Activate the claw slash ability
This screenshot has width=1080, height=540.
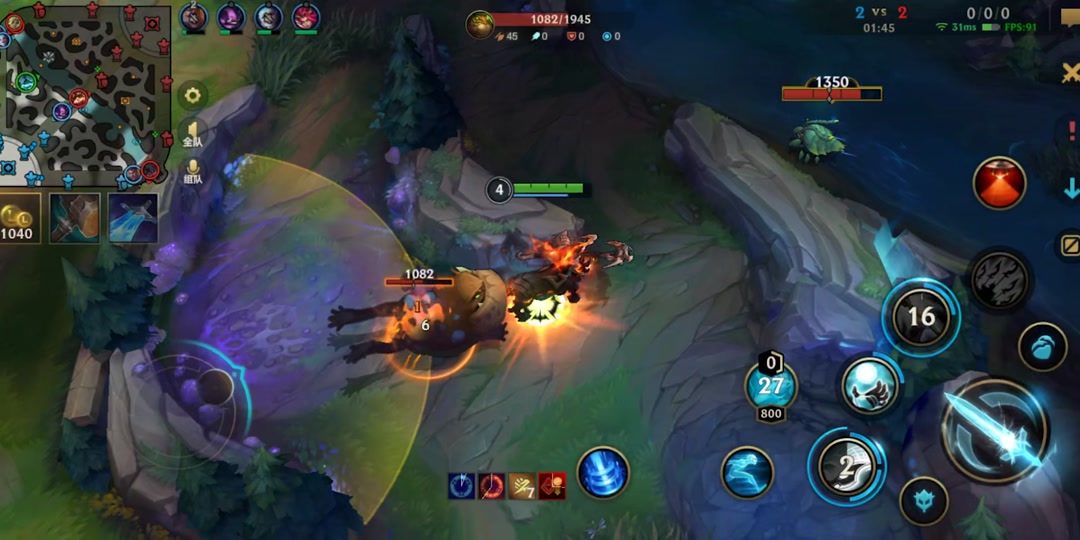click(x=998, y=279)
